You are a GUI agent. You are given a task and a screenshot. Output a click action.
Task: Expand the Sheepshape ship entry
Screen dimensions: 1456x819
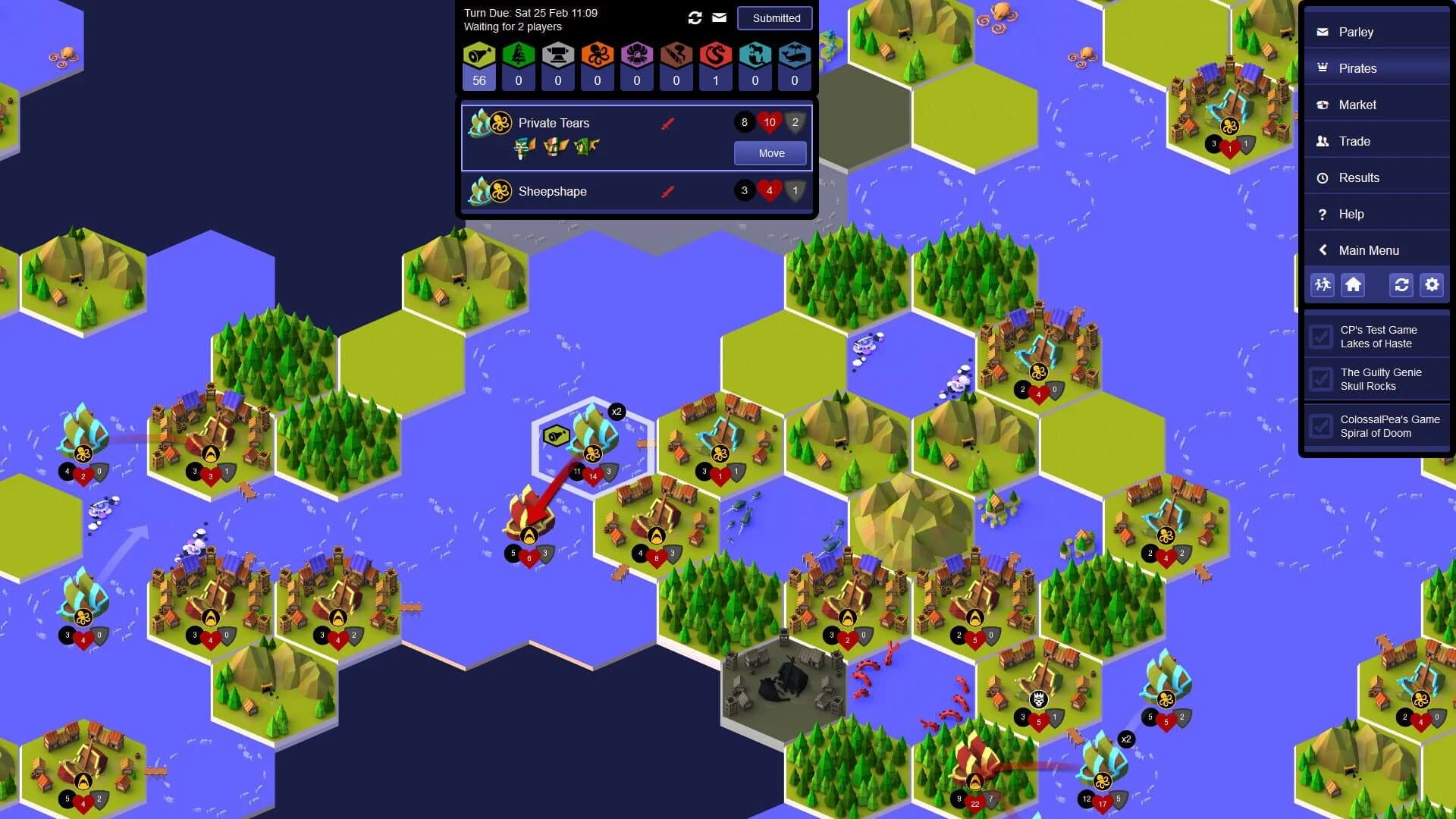(552, 191)
